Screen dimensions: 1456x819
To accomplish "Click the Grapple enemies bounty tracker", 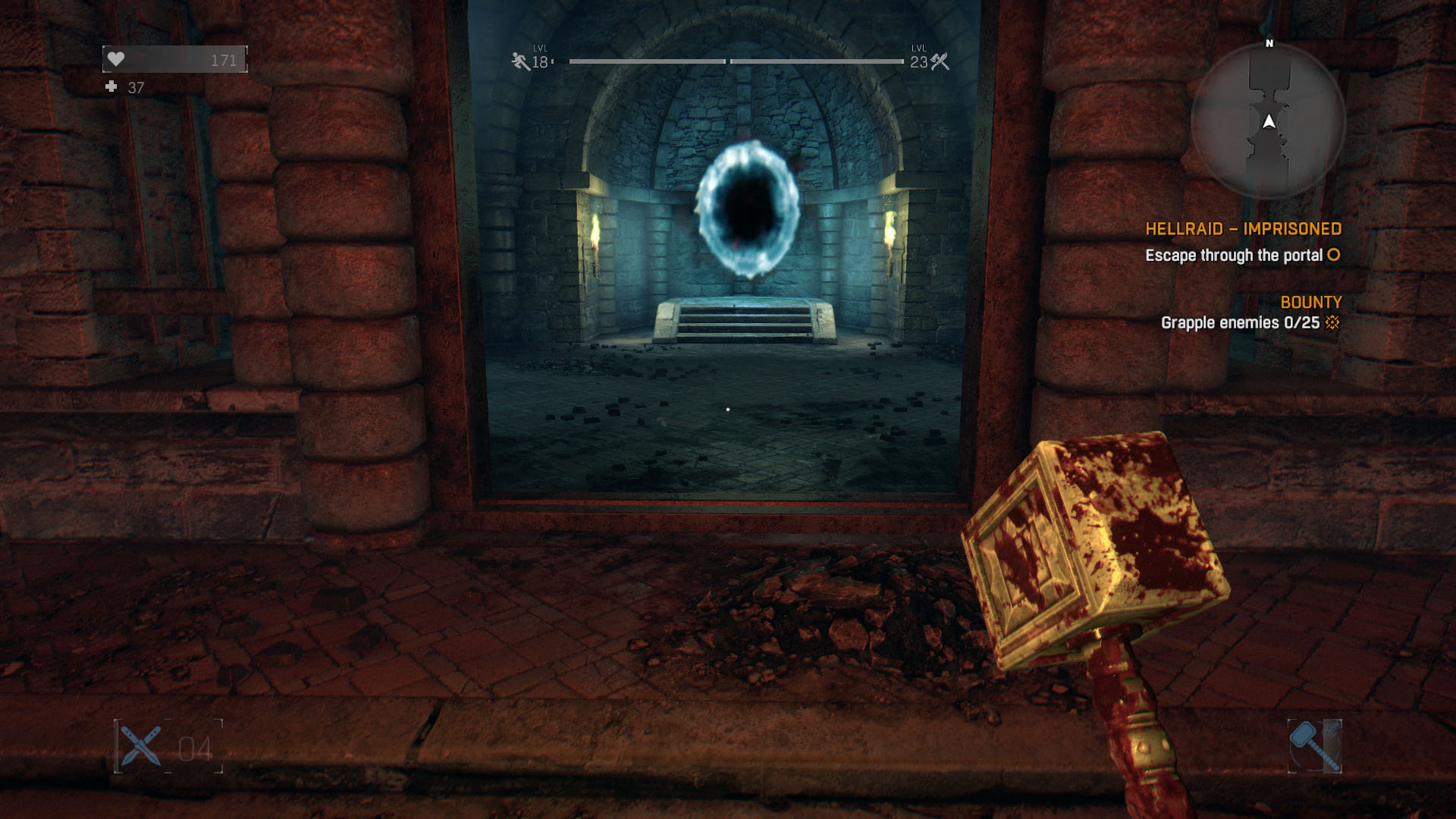I will [1249, 323].
